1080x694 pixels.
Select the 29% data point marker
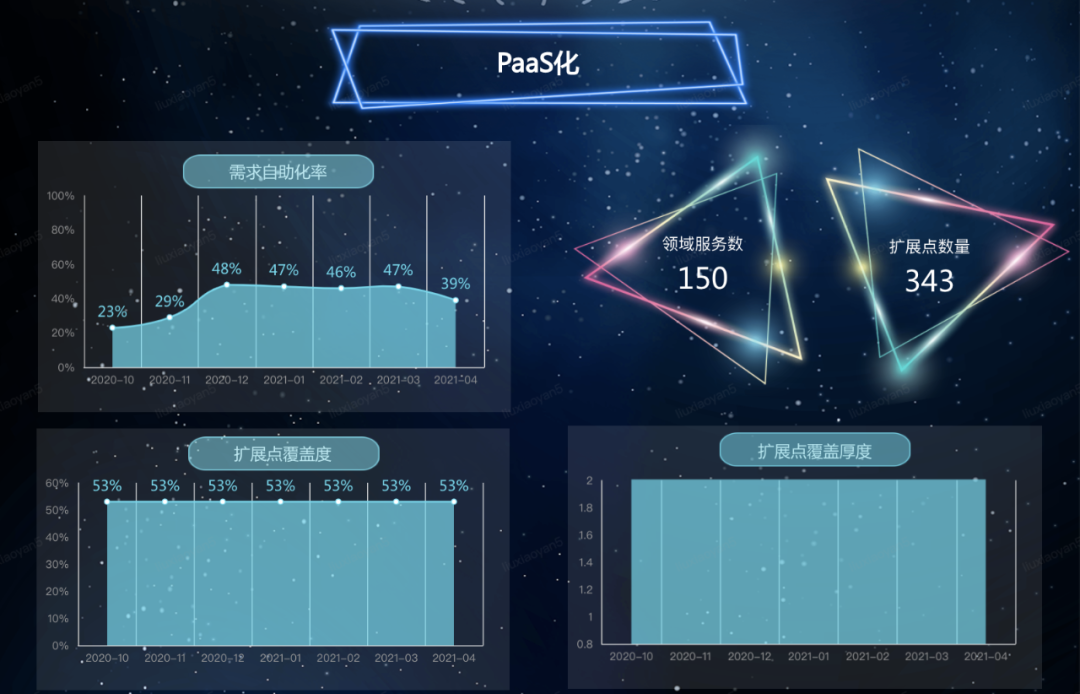tap(169, 317)
